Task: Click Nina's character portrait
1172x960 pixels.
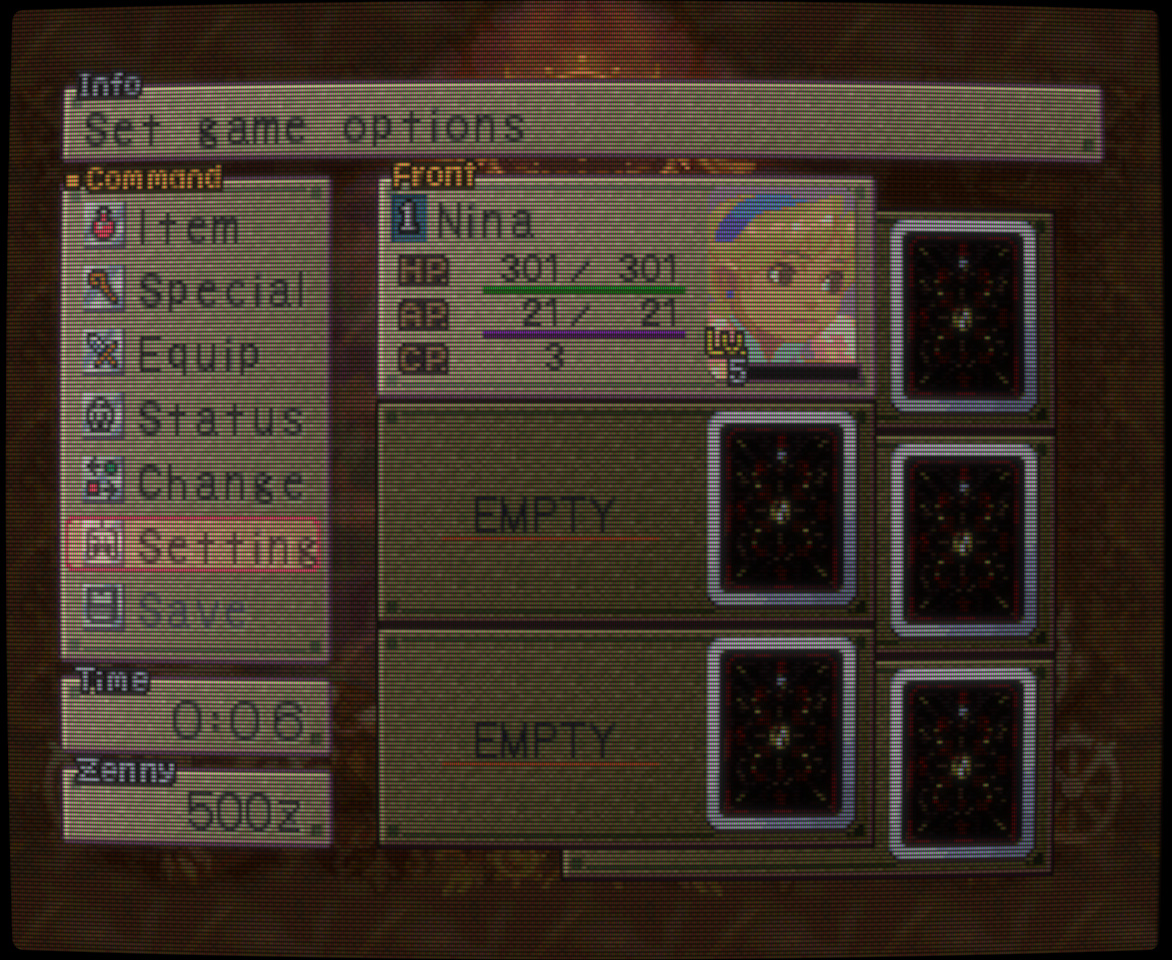Action: click(x=782, y=280)
